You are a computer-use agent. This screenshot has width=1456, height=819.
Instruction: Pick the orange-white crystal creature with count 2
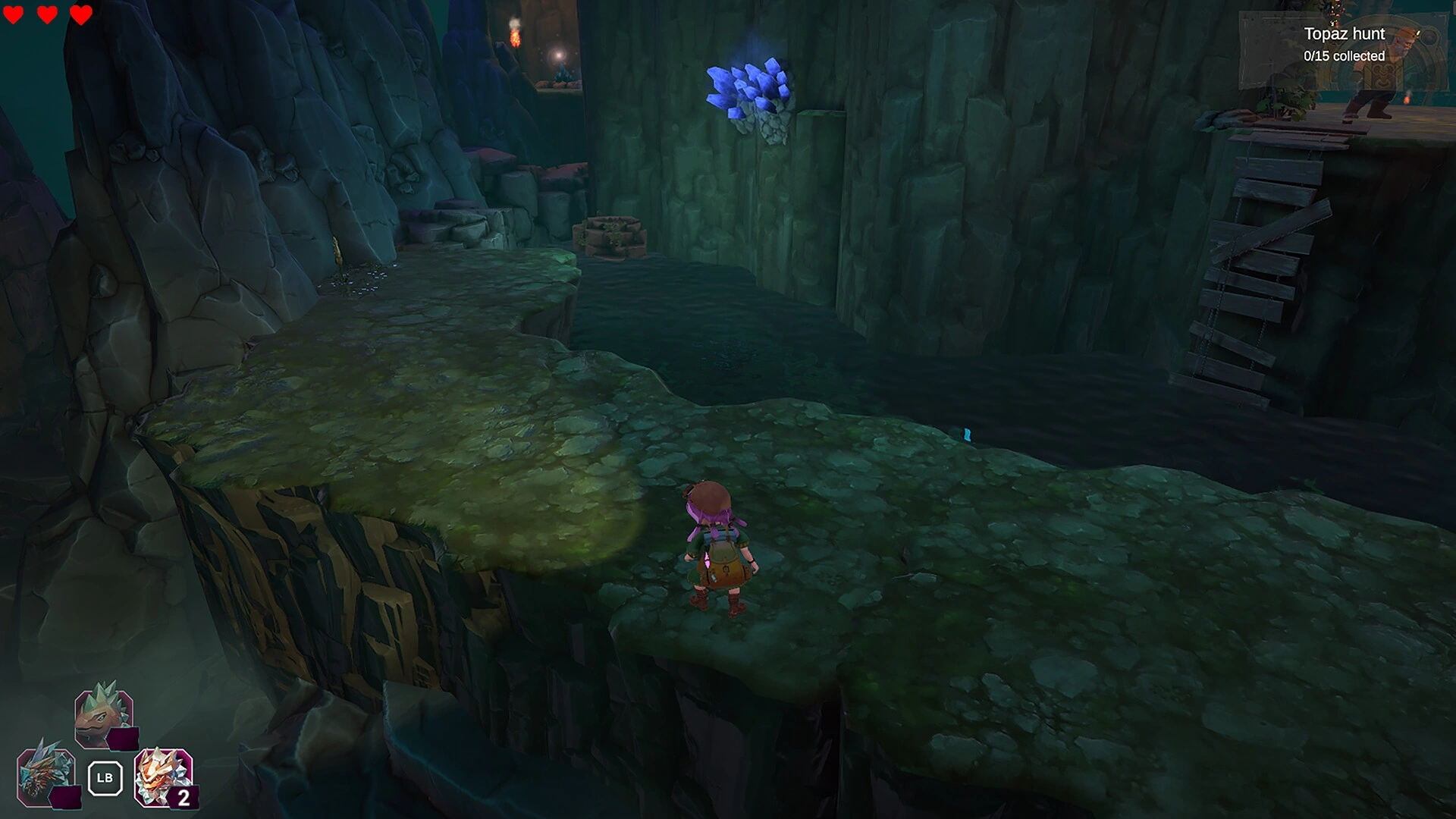pyautogui.click(x=163, y=777)
